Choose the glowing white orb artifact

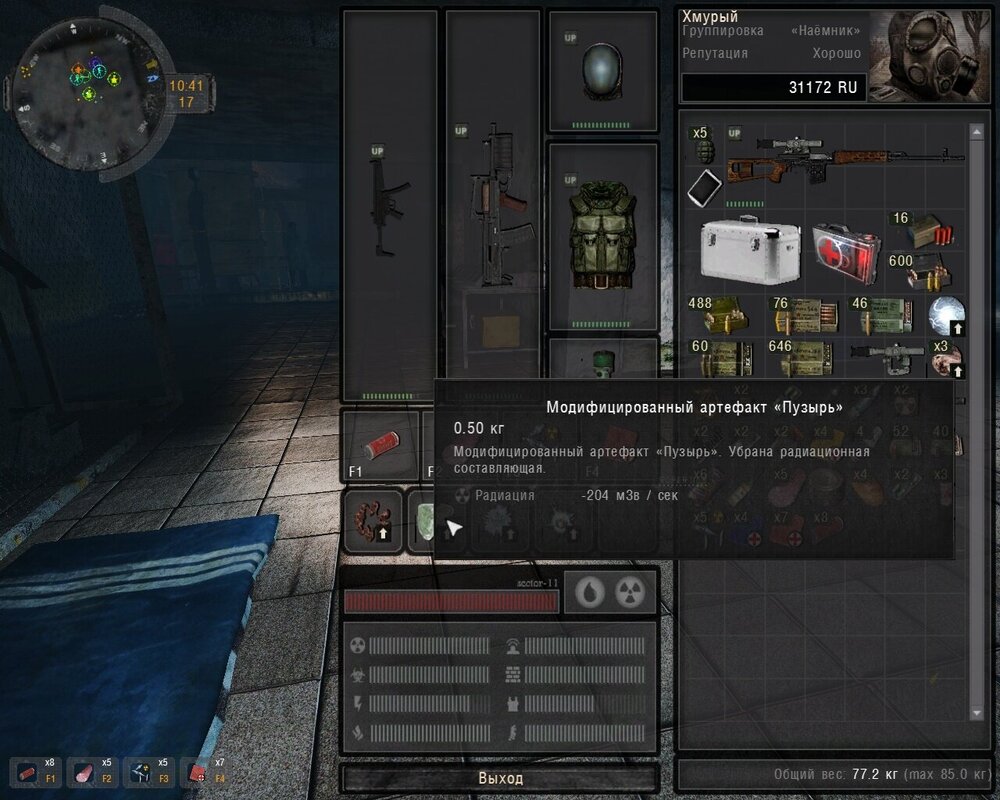(x=944, y=314)
